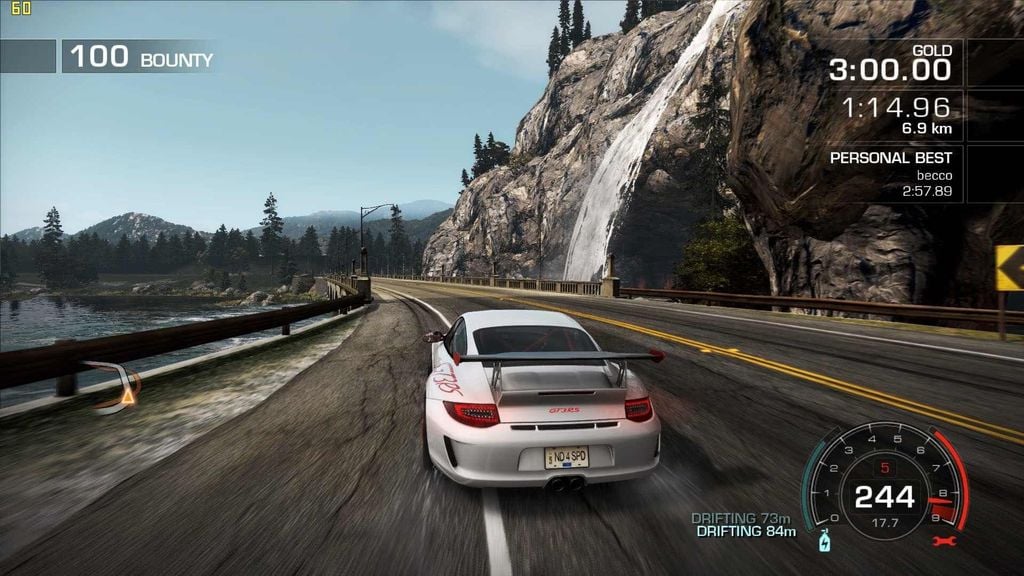The width and height of the screenshot is (1024, 576).
Task: Open the curved track minimap
Action: (x=116, y=386)
